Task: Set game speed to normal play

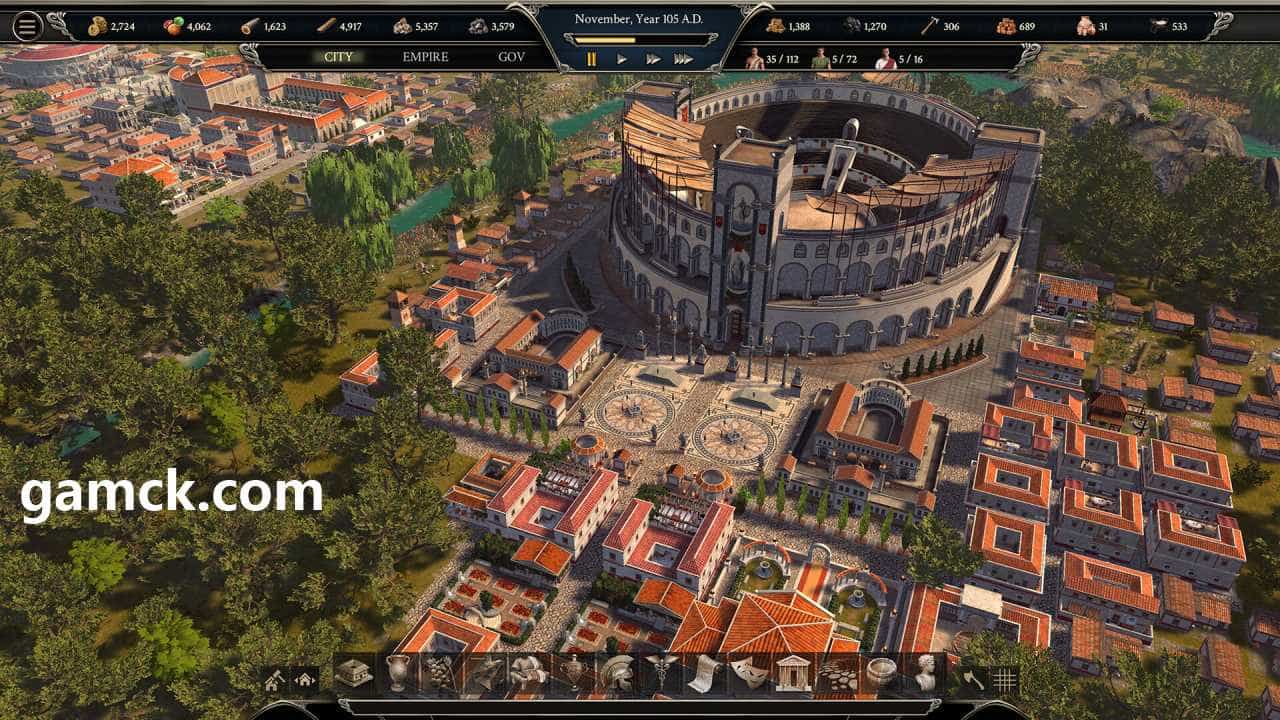Action: pyautogui.click(x=622, y=60)
